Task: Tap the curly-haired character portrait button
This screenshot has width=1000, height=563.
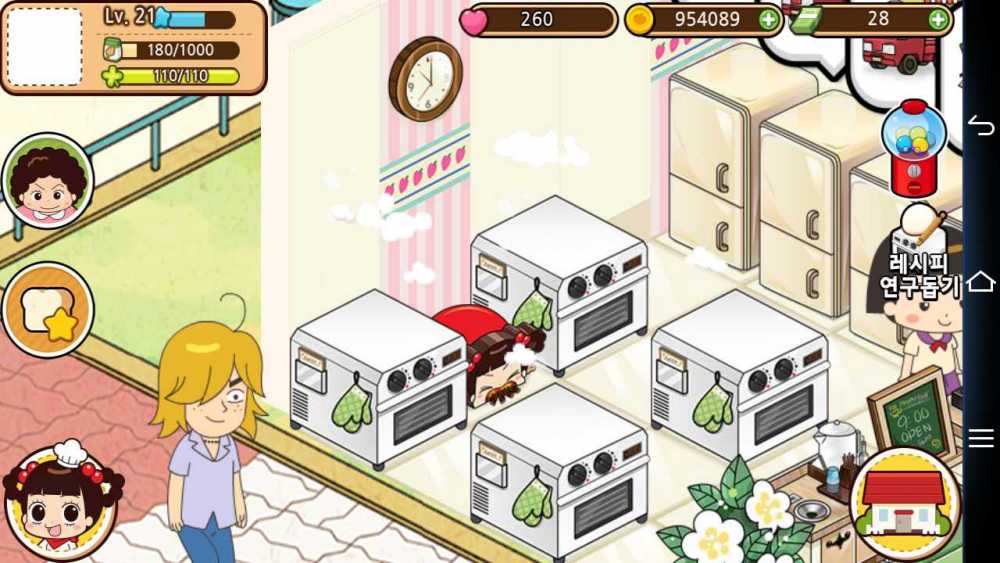Action: [47, 181]
